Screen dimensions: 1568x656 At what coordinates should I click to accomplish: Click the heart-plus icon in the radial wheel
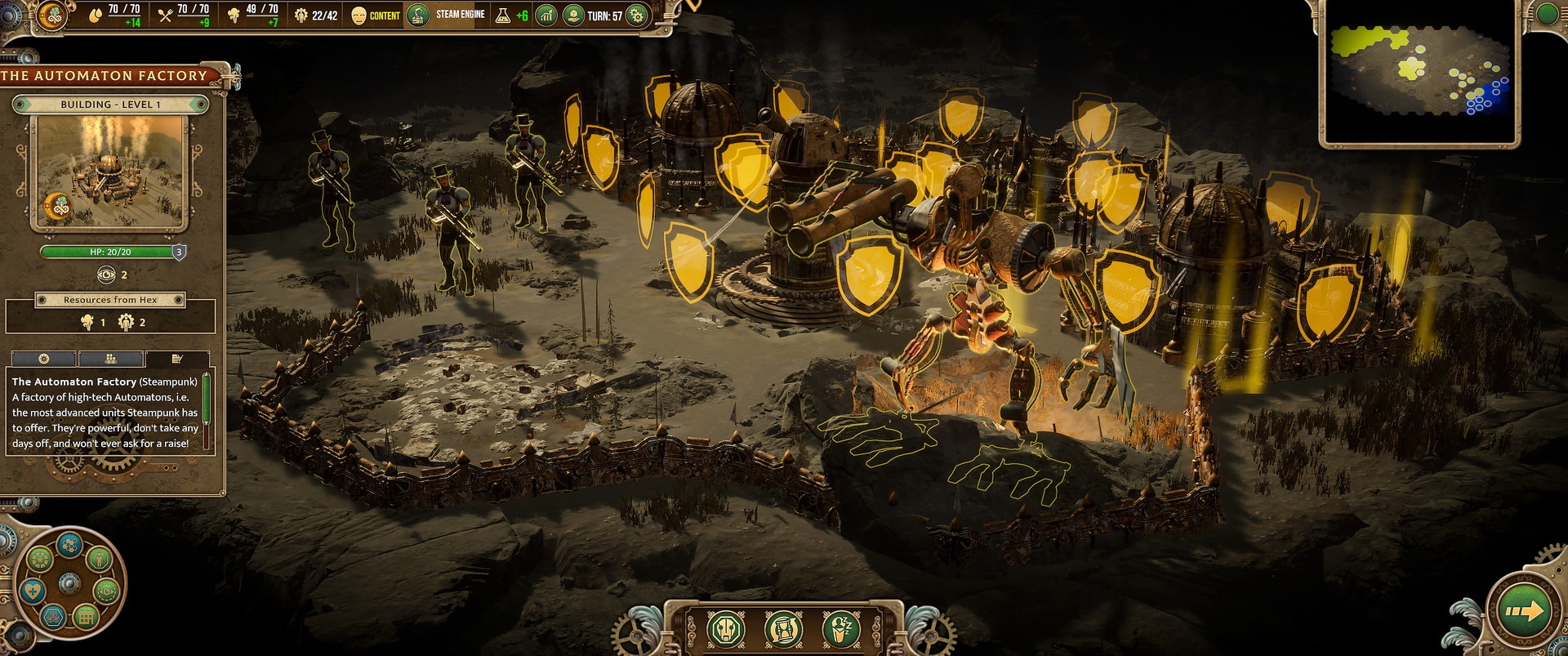[x=33, y=591]
